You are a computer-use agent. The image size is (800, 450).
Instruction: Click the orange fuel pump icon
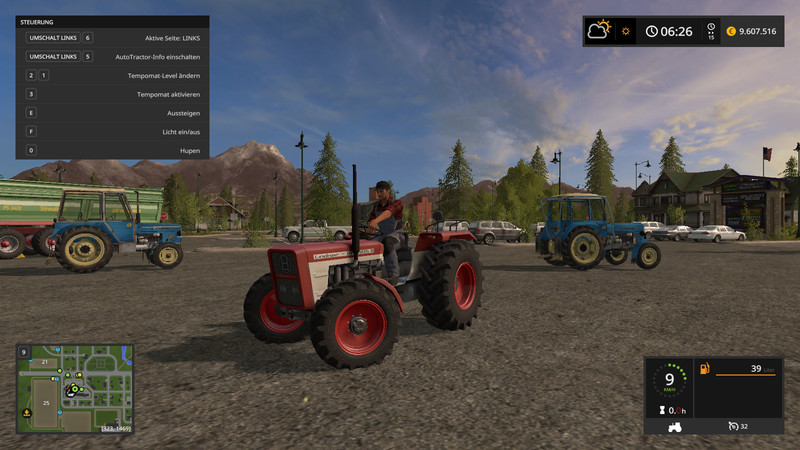[705, 369]
